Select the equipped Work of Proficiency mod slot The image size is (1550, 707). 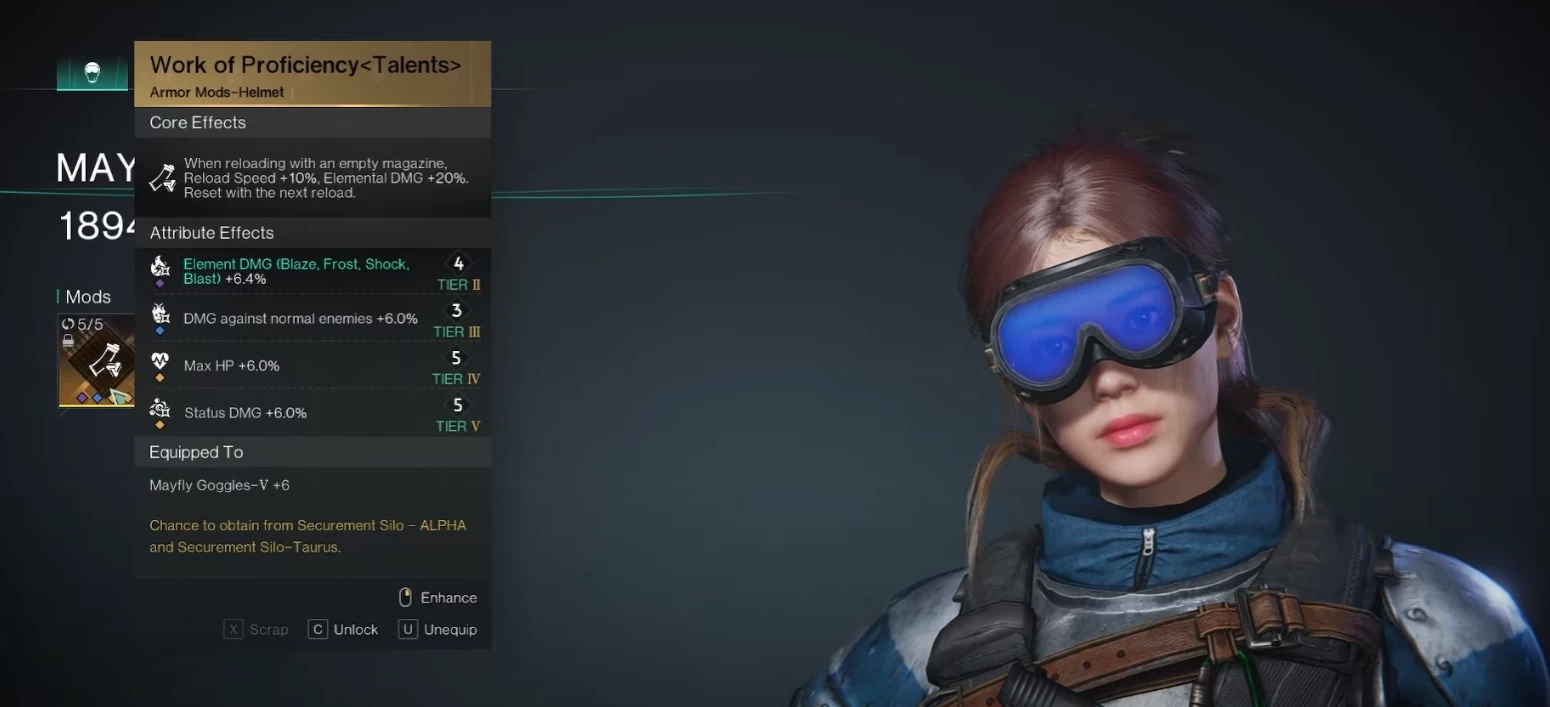97,361
